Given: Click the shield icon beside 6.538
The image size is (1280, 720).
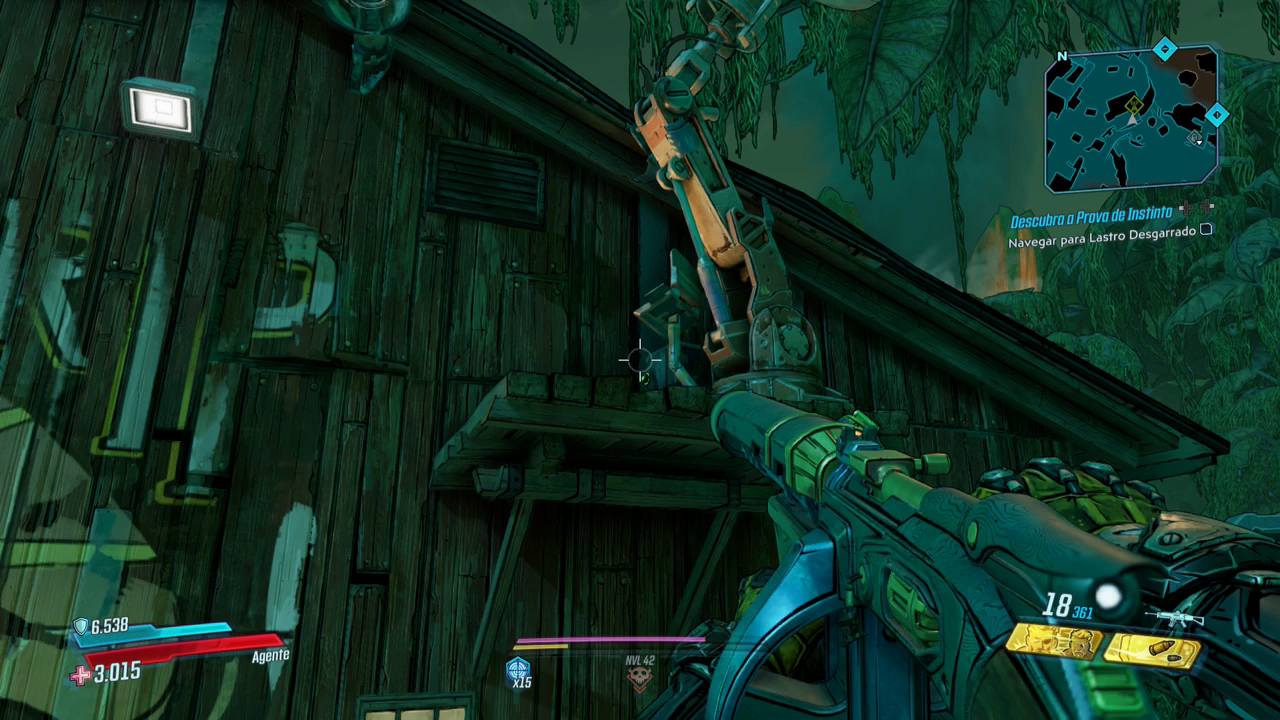Looking at the screenshot, I should (x=80, y=626).
